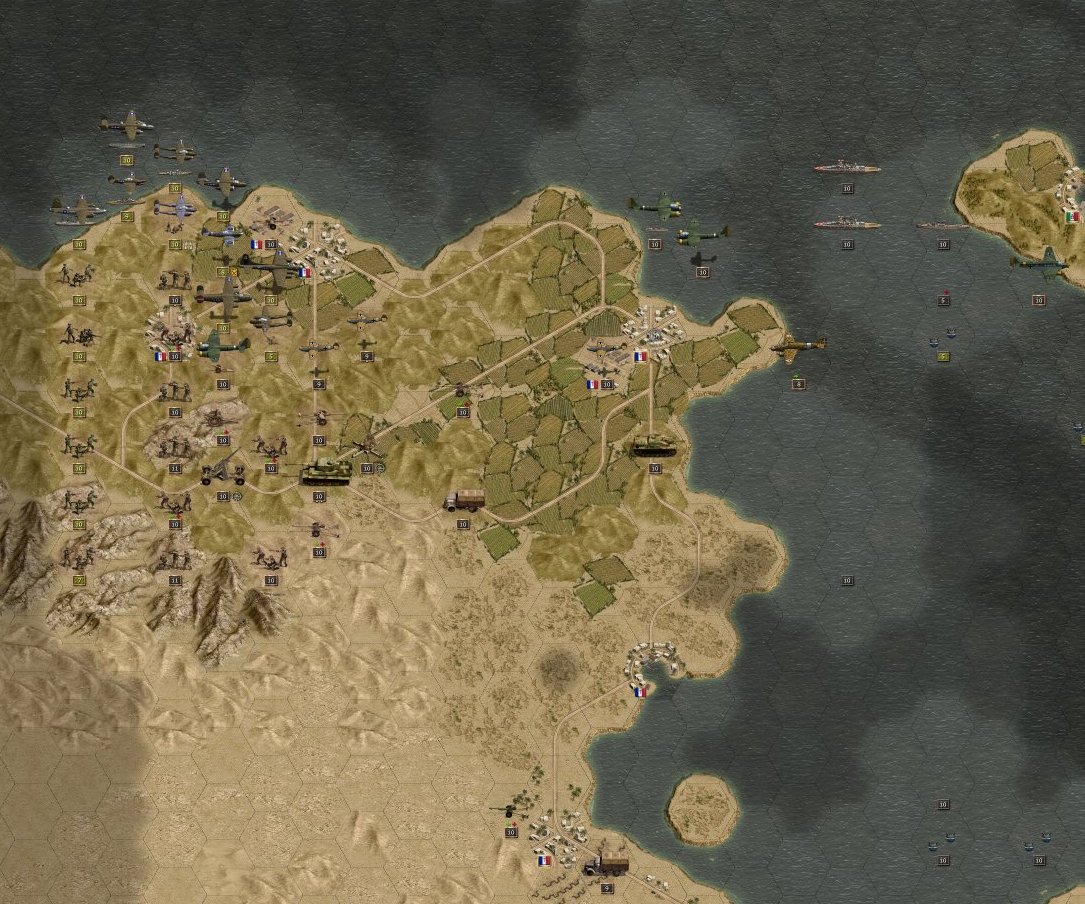Select the lone fighter plane off the east cape
Screen dimensions: 1085x904
[x=799, y=347]
